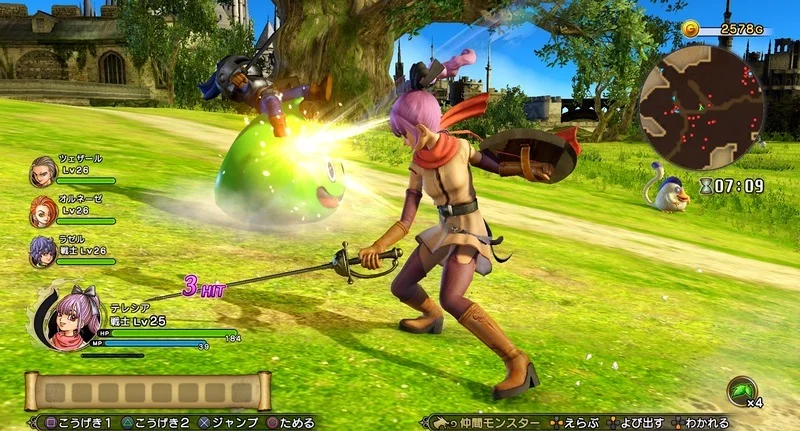Select オルネーゼ's party portrait
The image size is (800, 431).
pos(43,210)
